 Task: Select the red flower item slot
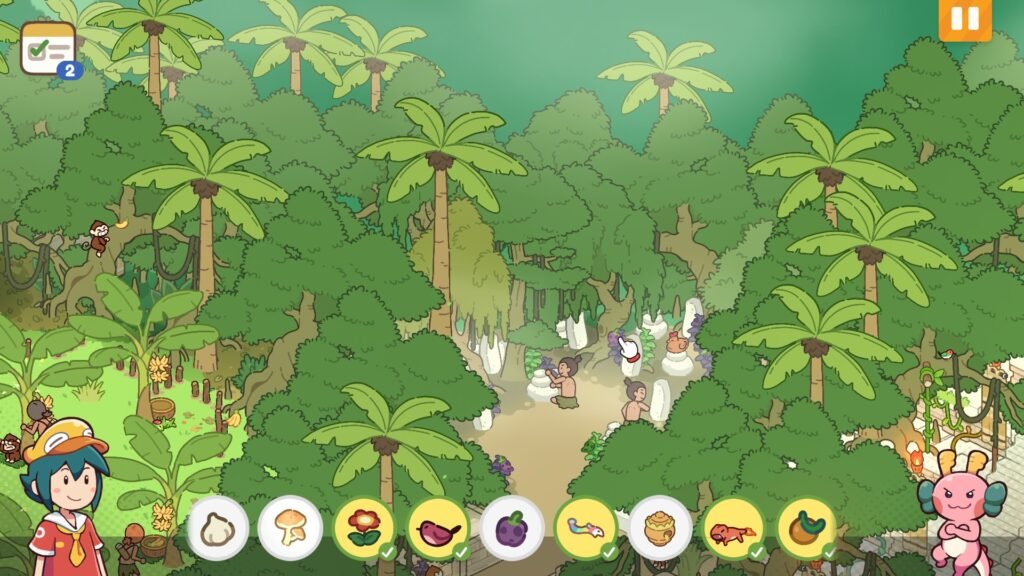point(364,528)
